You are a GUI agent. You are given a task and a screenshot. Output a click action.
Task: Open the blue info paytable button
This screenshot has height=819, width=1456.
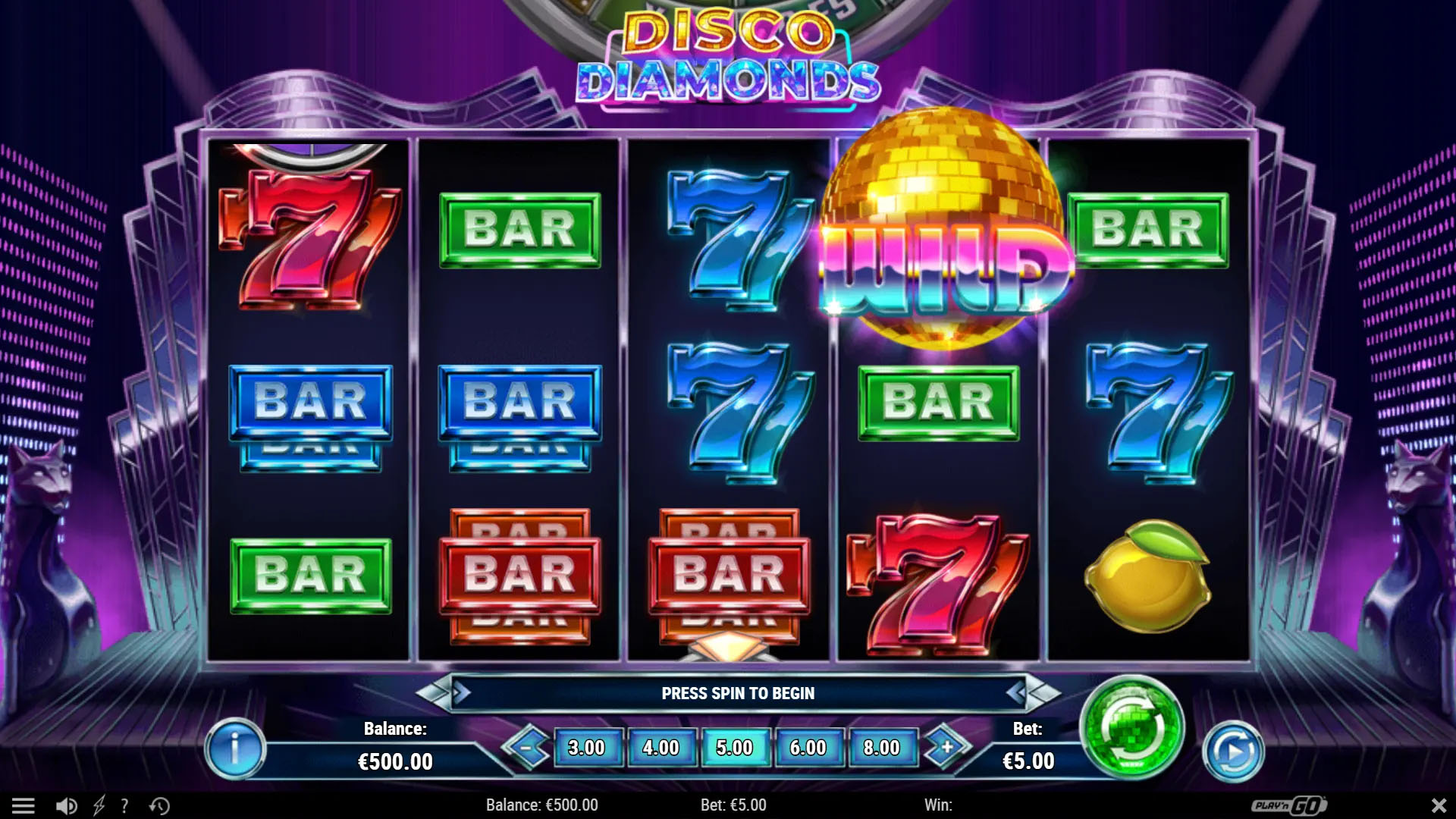[x=235, y=749]
